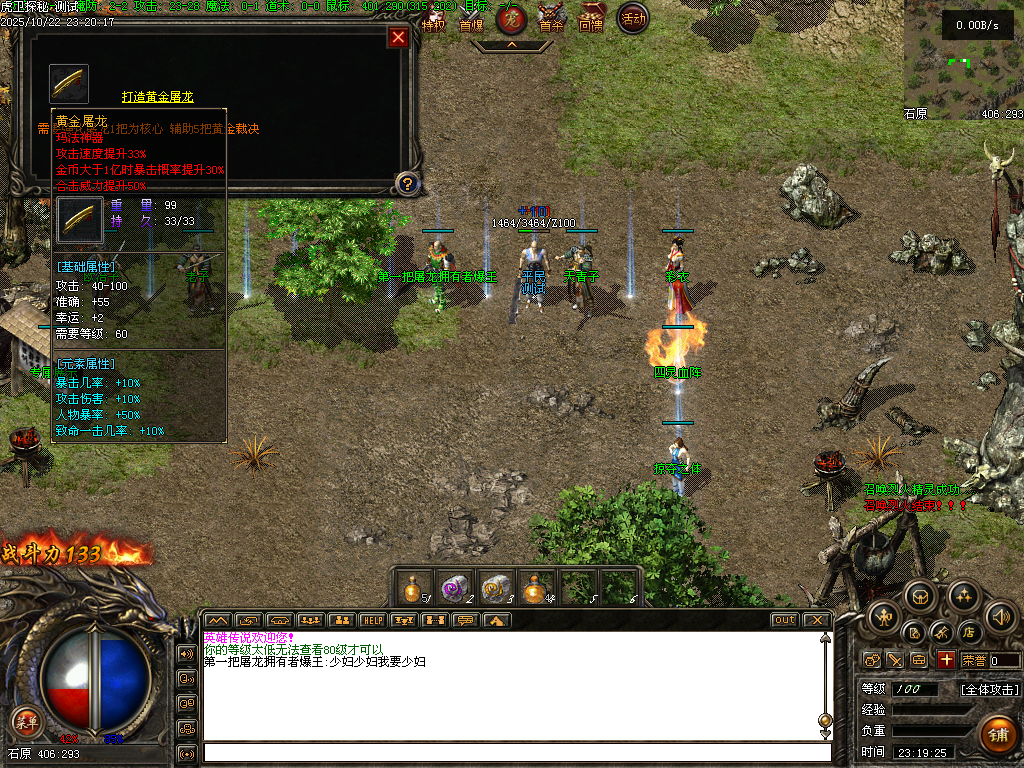Open the orange 铺 stall button
This screenshot has width=1024, height=768.
pos(996,735)
